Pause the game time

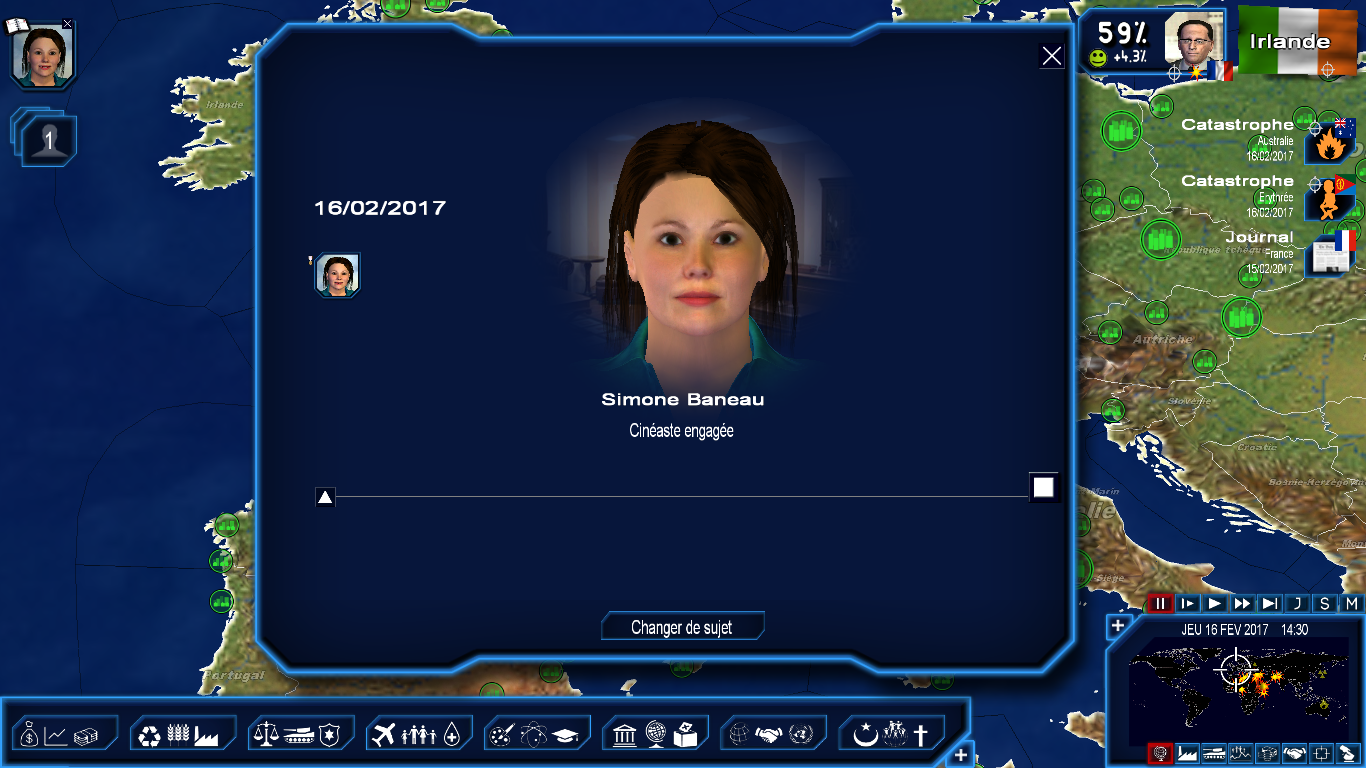coord(1160,603)
